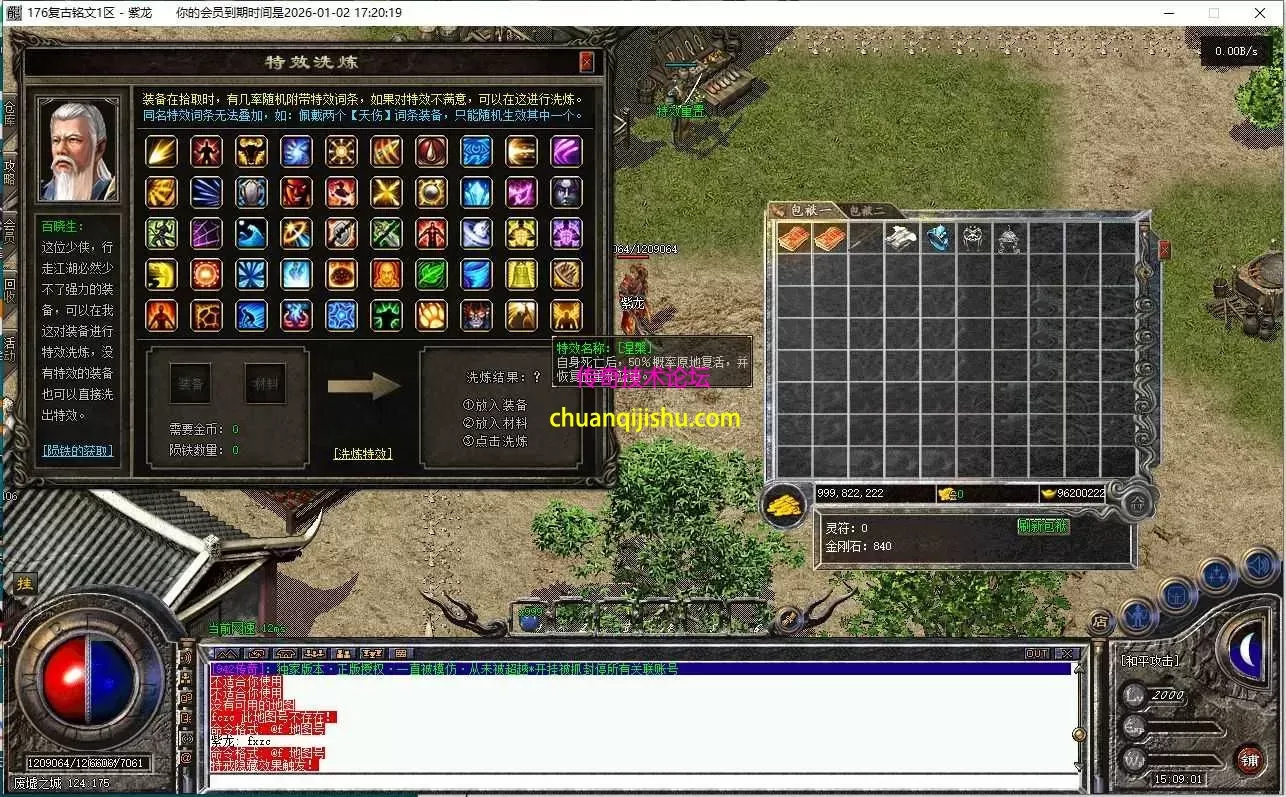Click the 挂 auto-hang toggle on the left edge
This screenshot has width=1286, height=797.
[x=25, y=583]
